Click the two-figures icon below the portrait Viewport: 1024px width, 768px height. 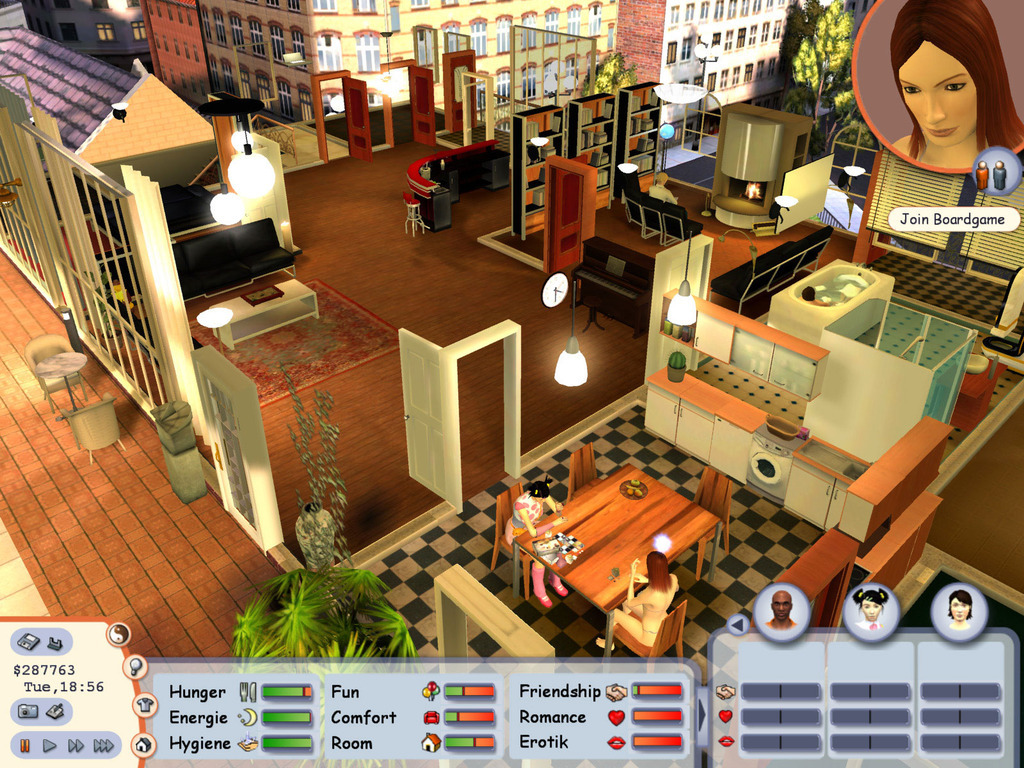coord(991,175)
